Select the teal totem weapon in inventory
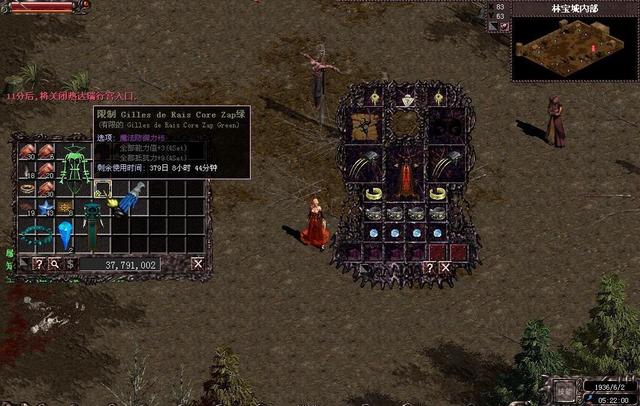640x406 pixels. (x=92, y=222)
